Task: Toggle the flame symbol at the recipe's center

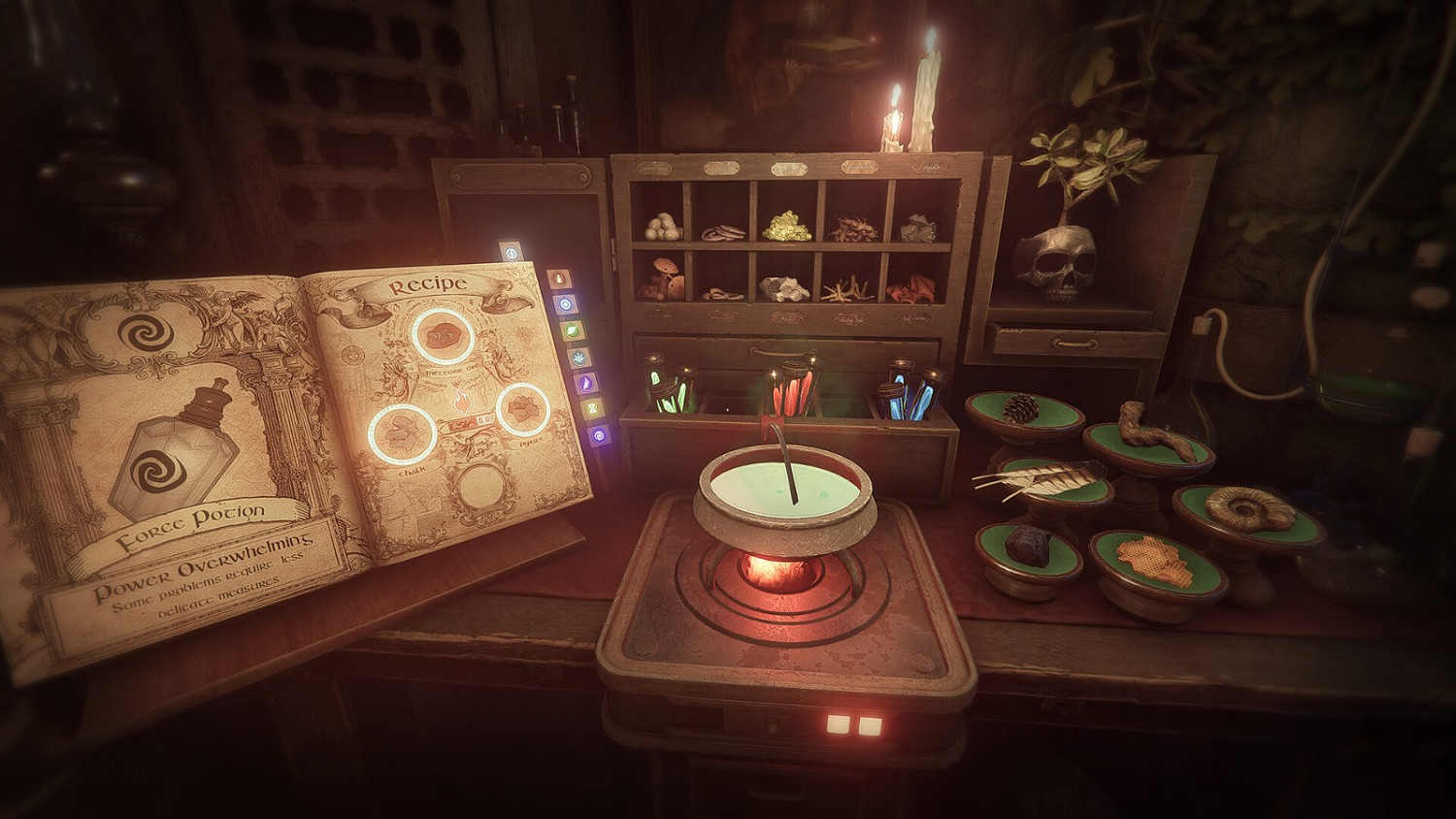Action: pyautogui.click(x=462, y=401)
